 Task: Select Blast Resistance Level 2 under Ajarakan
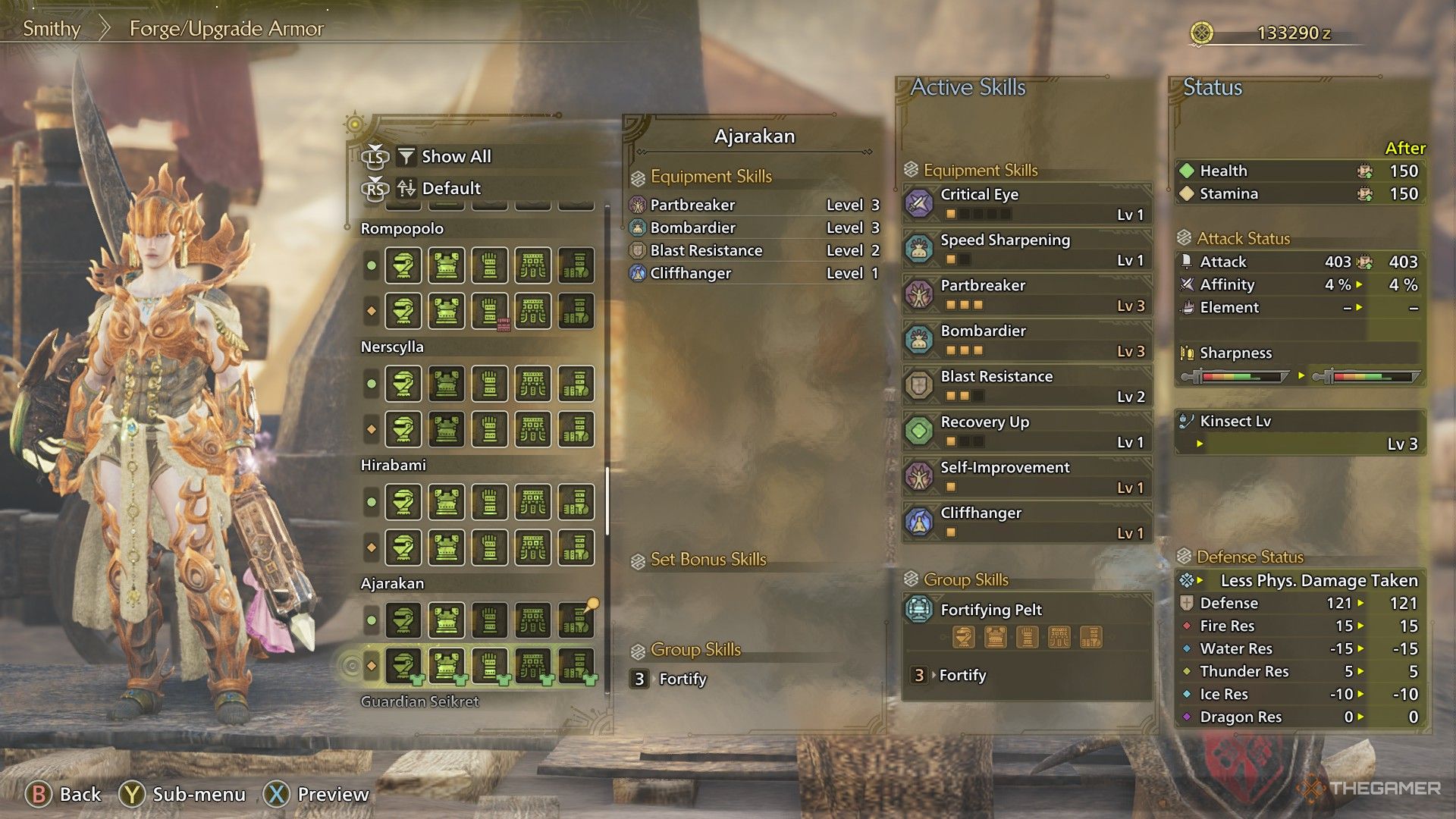(754, 250)
